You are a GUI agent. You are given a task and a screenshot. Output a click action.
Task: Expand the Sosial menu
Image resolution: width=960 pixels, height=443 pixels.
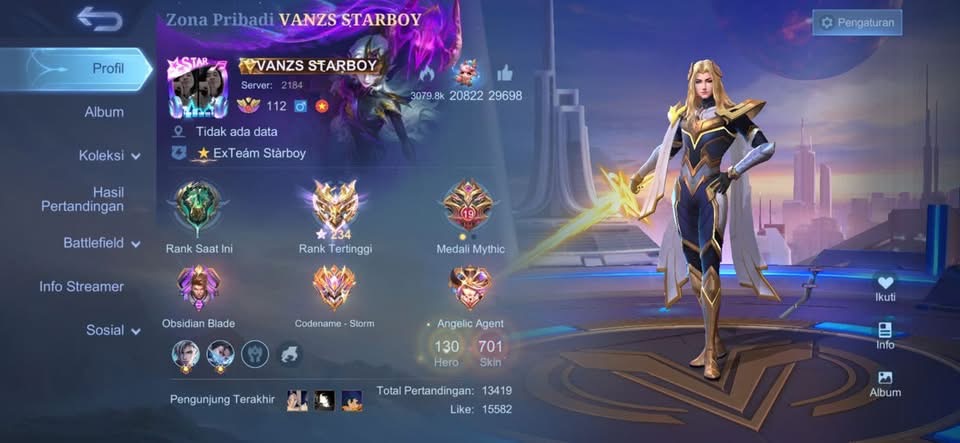112,330
